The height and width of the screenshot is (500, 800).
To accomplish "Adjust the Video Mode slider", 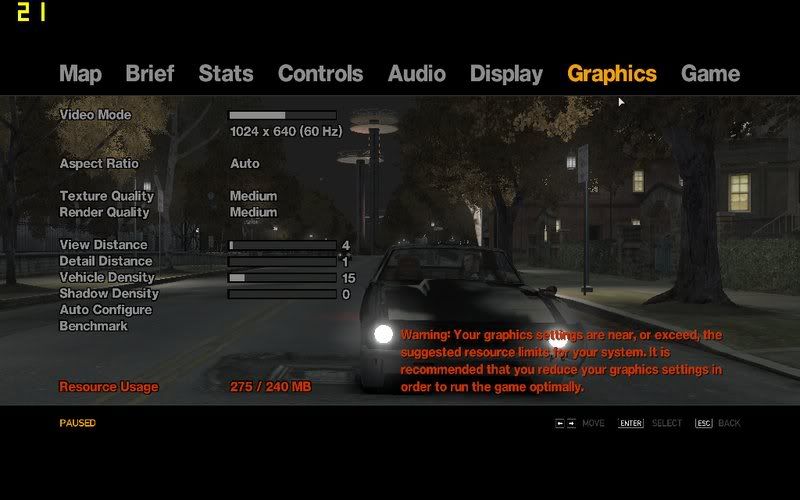I will [x=282, y=116].
